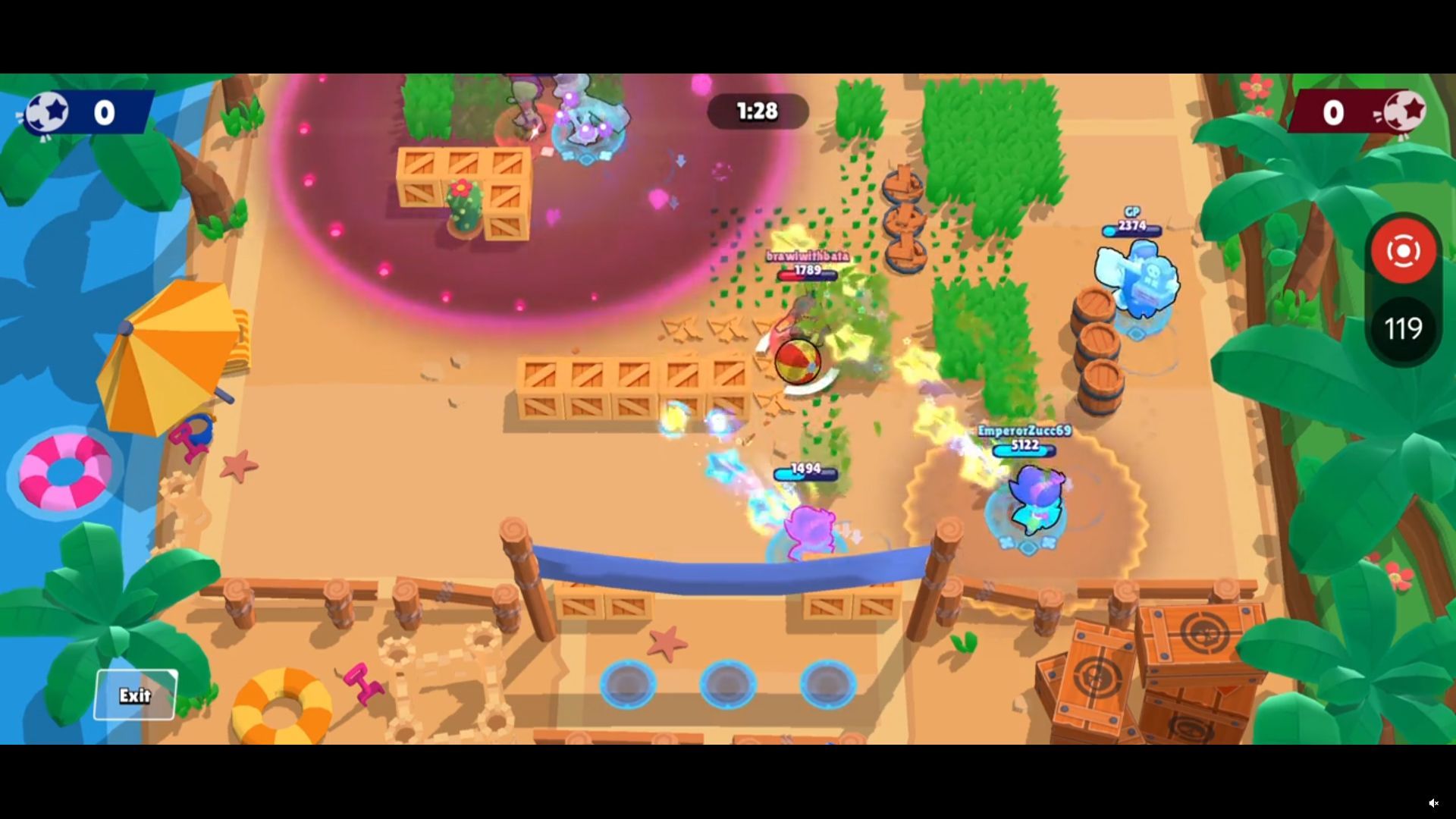Tap the red spectator recording icon
The height and width of the screenshot is (819, 1456).
point(1404,251)
